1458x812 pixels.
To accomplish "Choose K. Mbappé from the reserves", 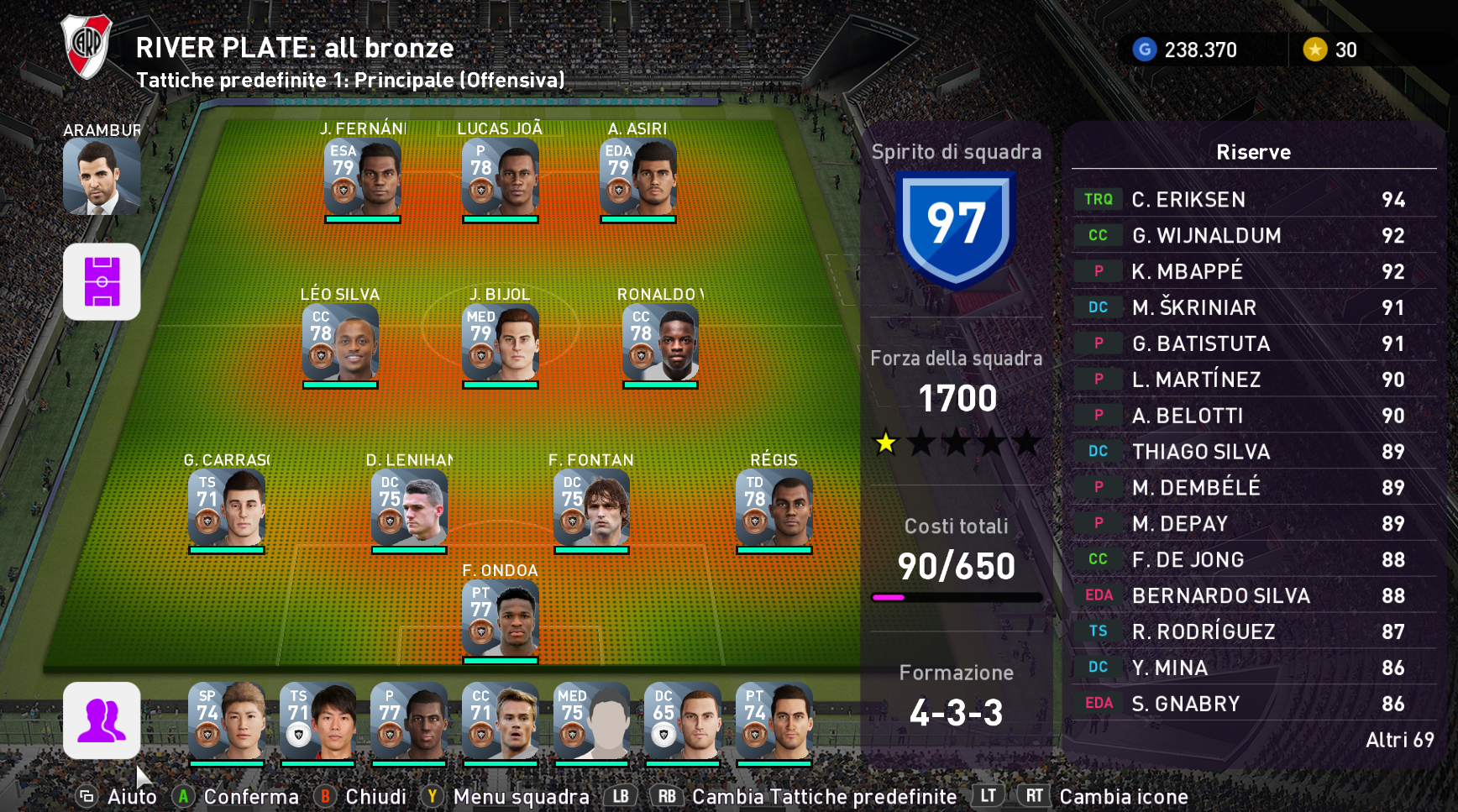I will [x=1253, y=271].
